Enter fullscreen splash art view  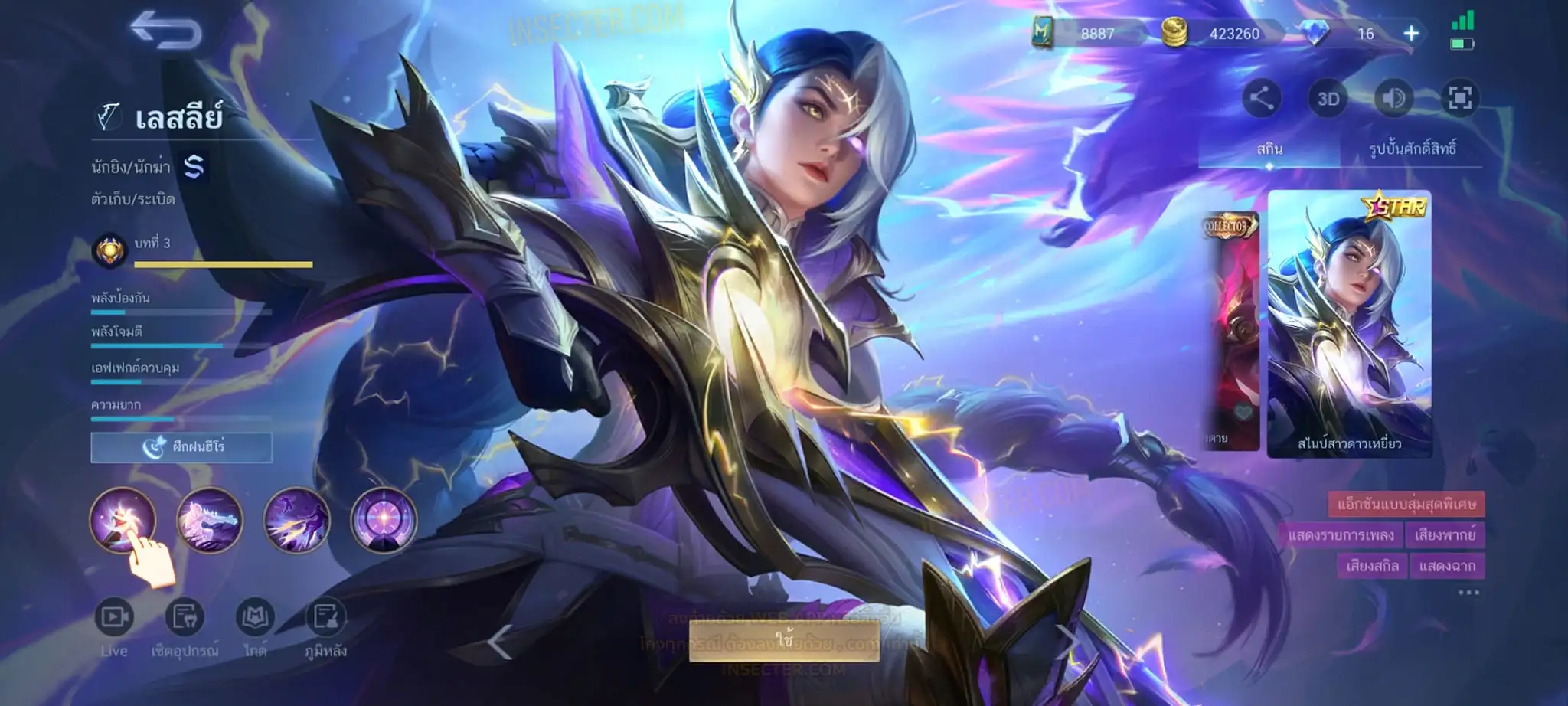pos(1459,99)
